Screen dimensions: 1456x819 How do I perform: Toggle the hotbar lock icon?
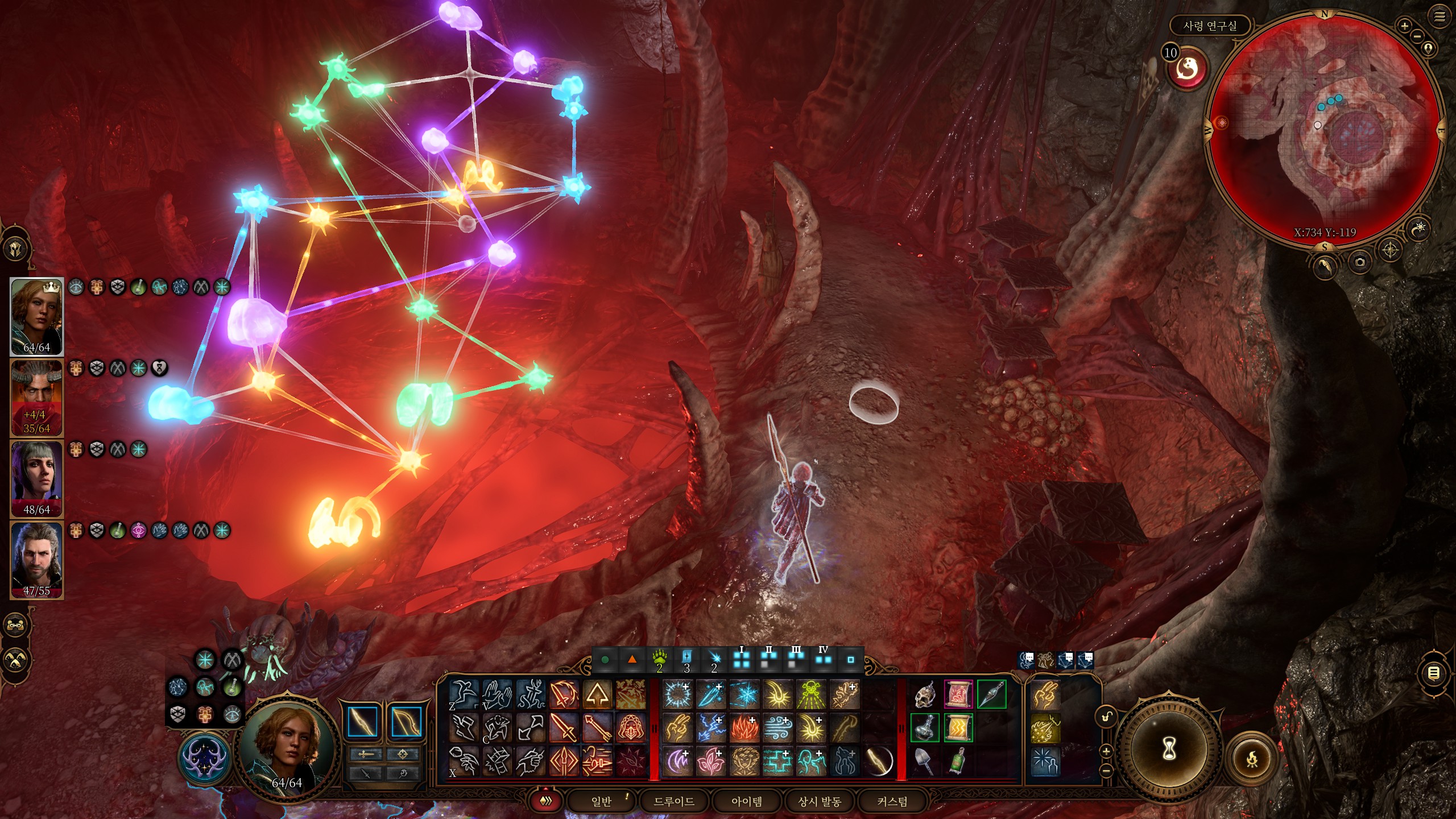pyautogui.click(x=1107, y=717)
